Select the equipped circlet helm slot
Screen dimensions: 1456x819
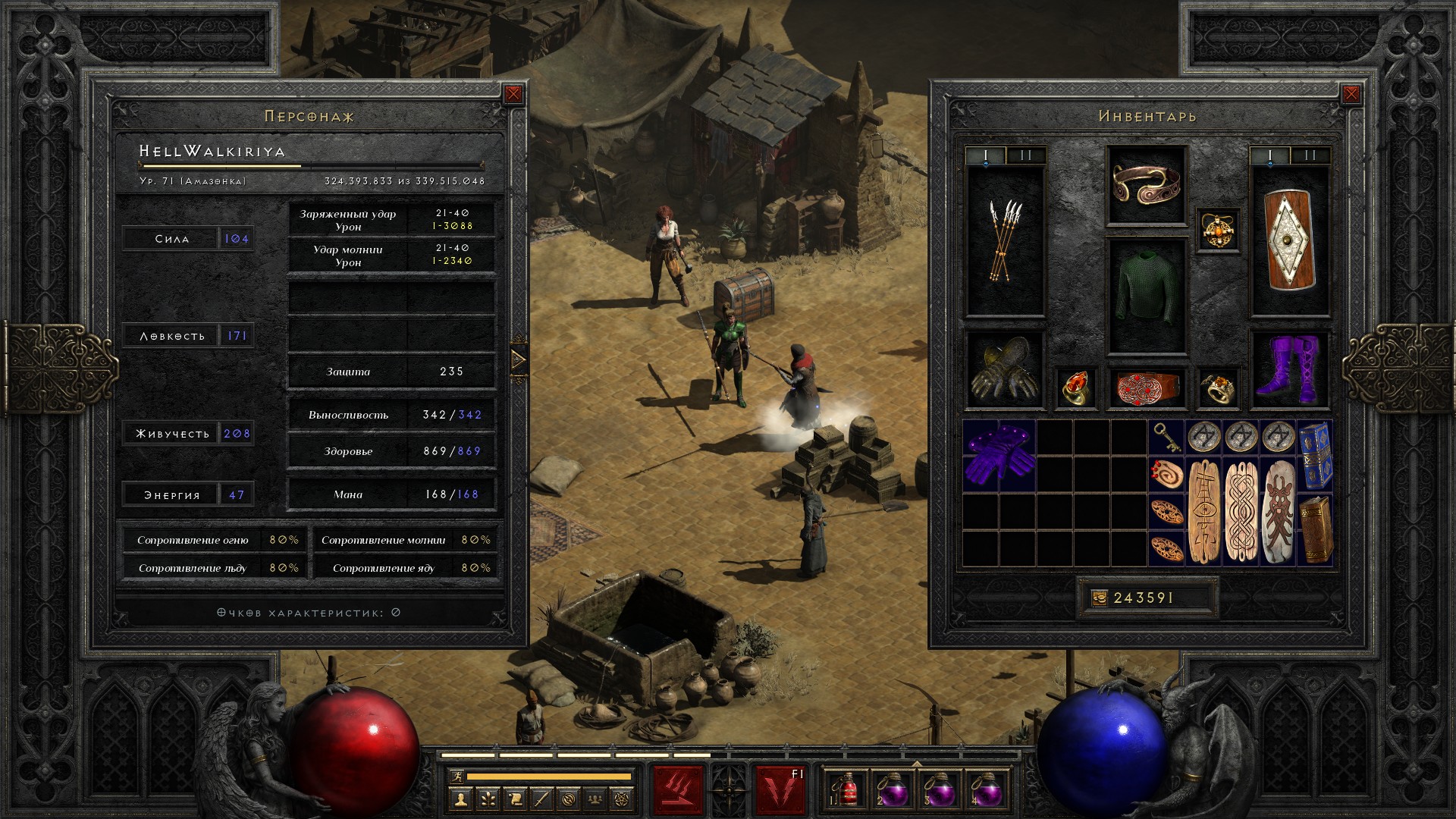click(1146, 185)
